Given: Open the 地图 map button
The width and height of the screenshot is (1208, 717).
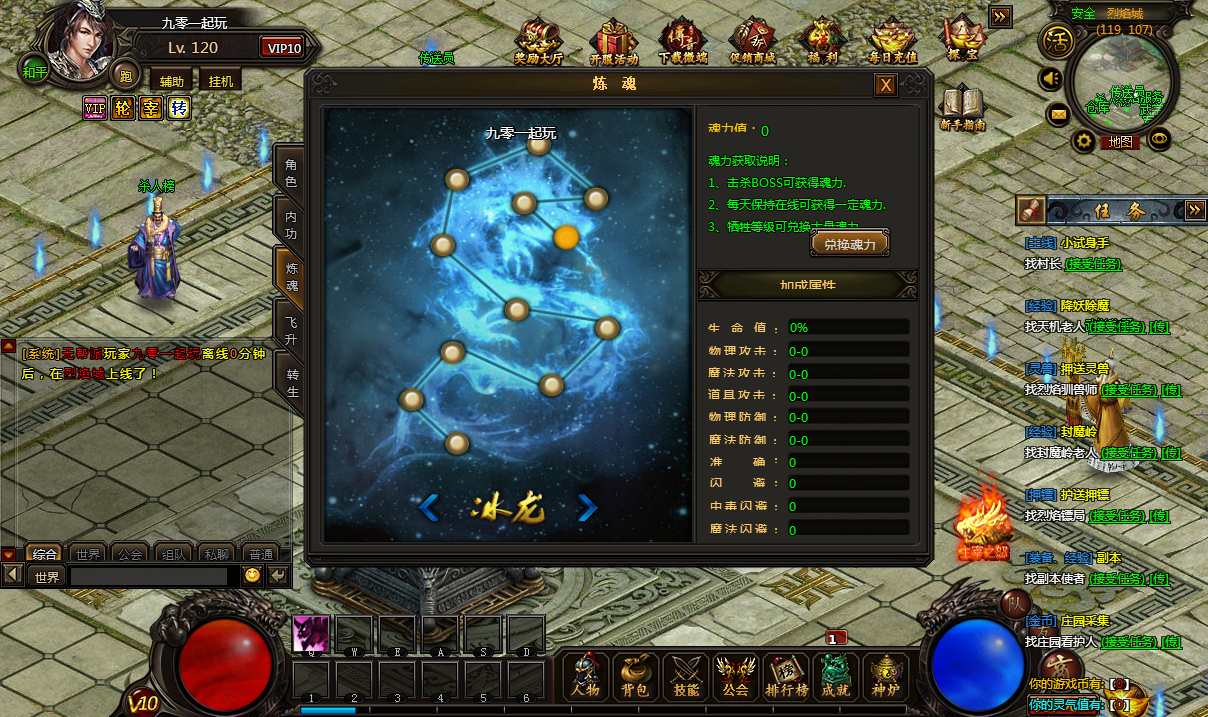Looking at the screenshot, I should (1121, 142).
